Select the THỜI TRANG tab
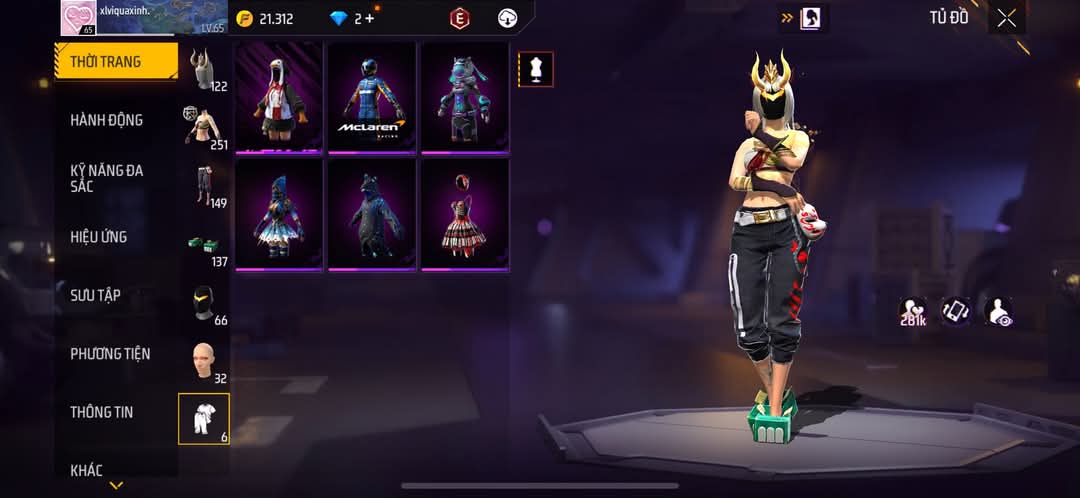1080x498 pixels. 115,62
